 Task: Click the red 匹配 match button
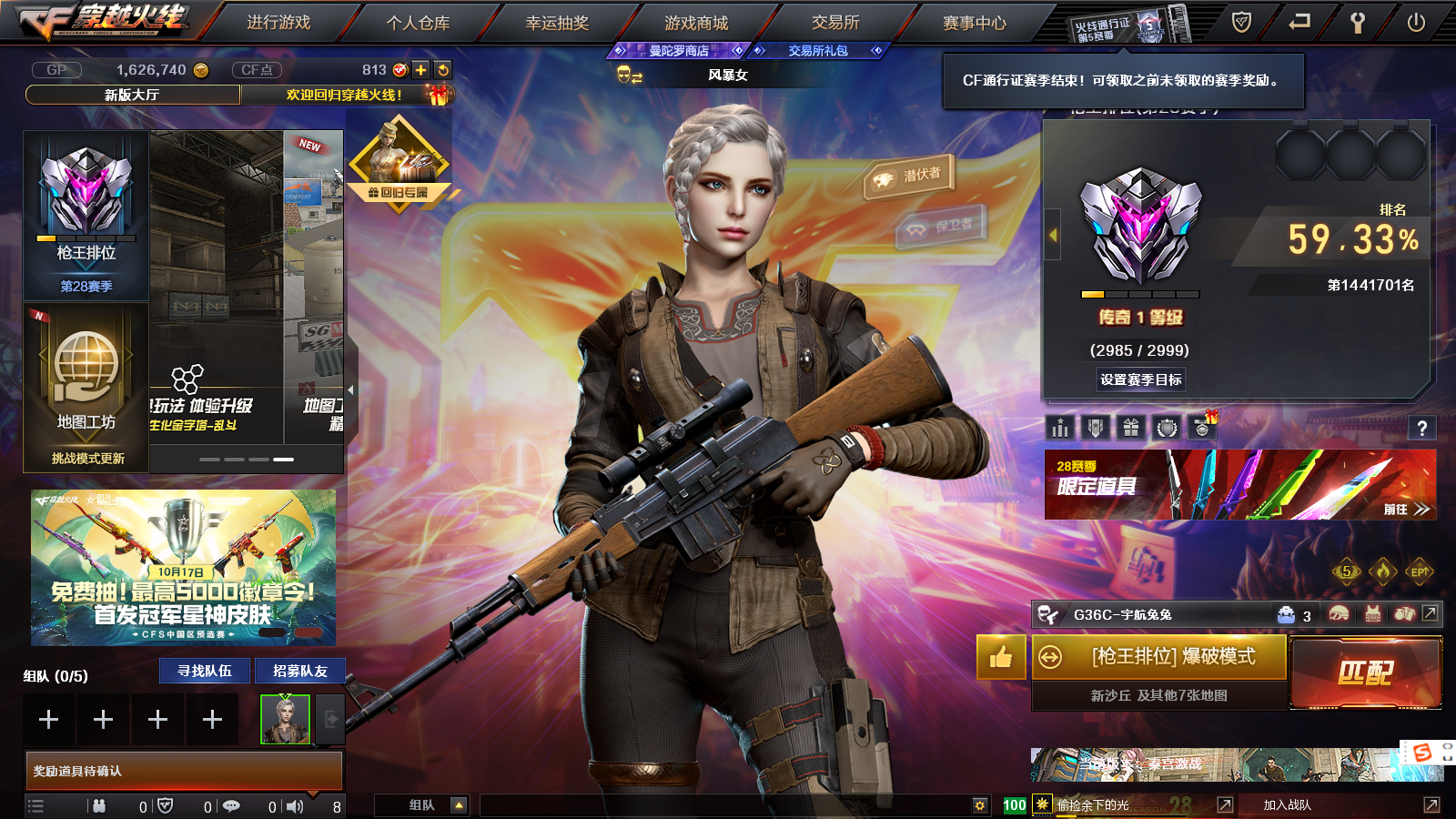tap(1366, 672)
